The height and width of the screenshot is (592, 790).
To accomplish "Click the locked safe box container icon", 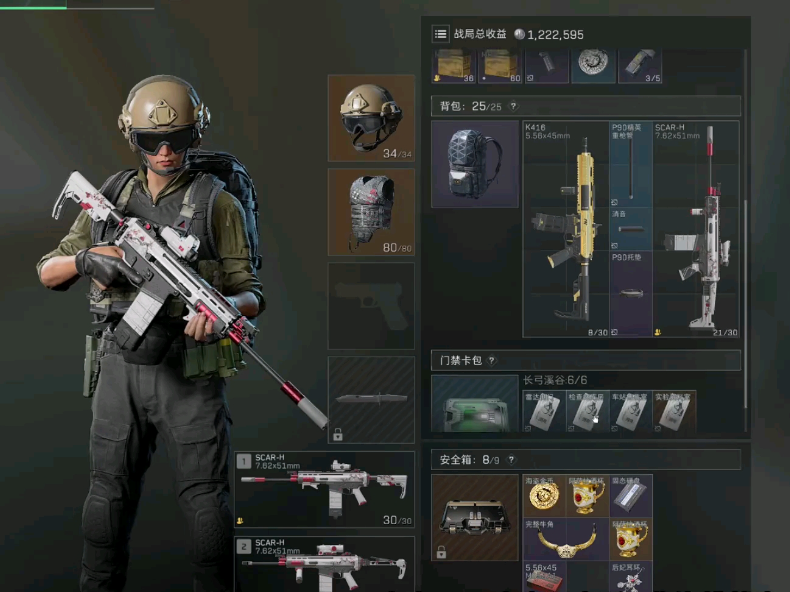I will click(474, 517).
